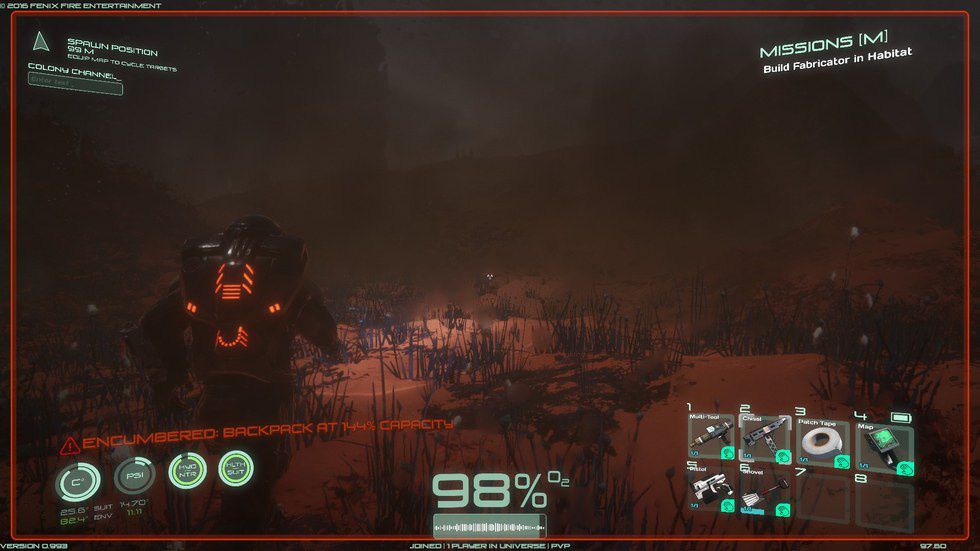Click the Spawn Position waypoint arrow
Screen dimensions: 980x551
point(41,42)
